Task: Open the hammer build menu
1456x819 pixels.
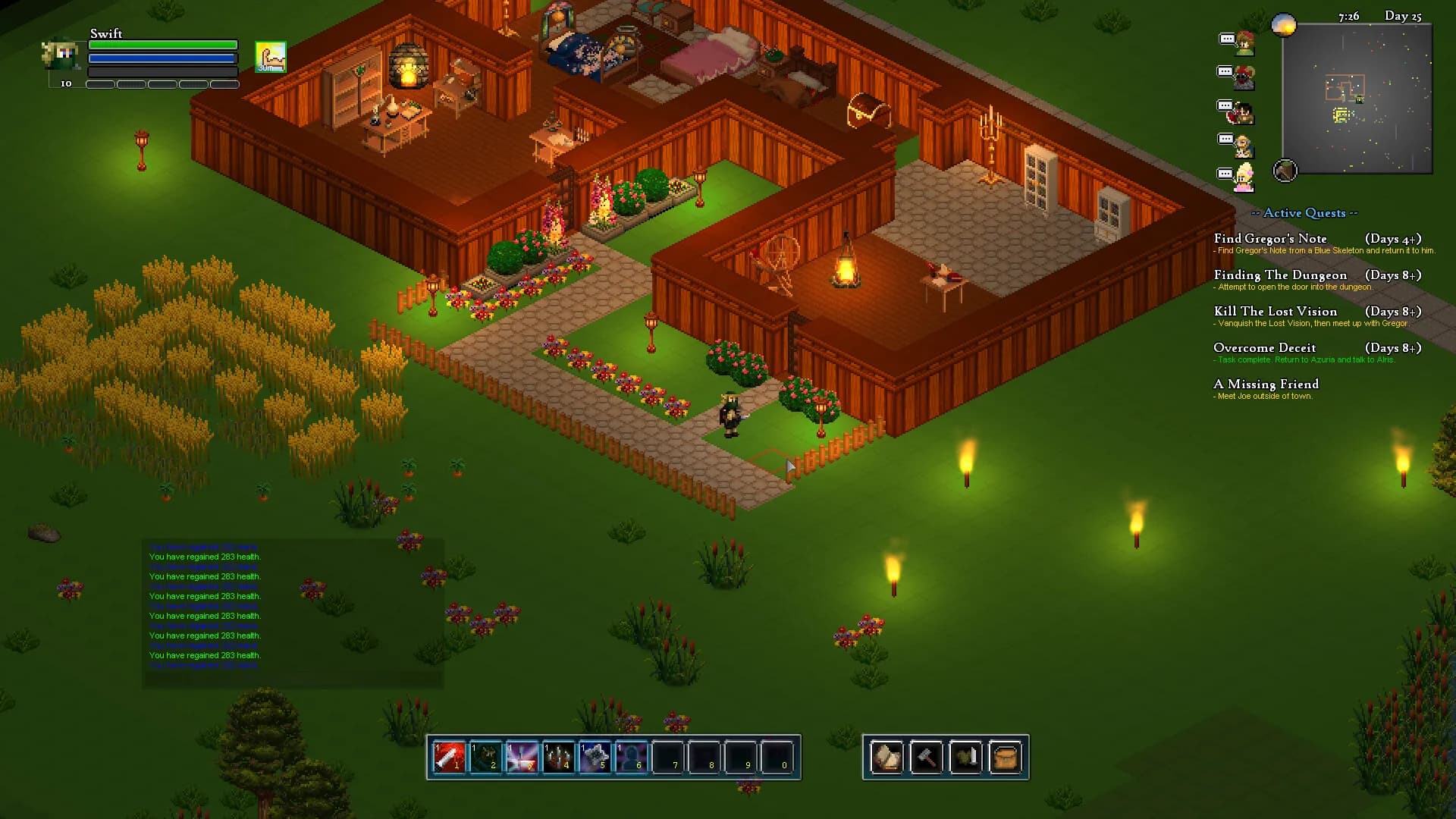Action: tap(926, 757)
